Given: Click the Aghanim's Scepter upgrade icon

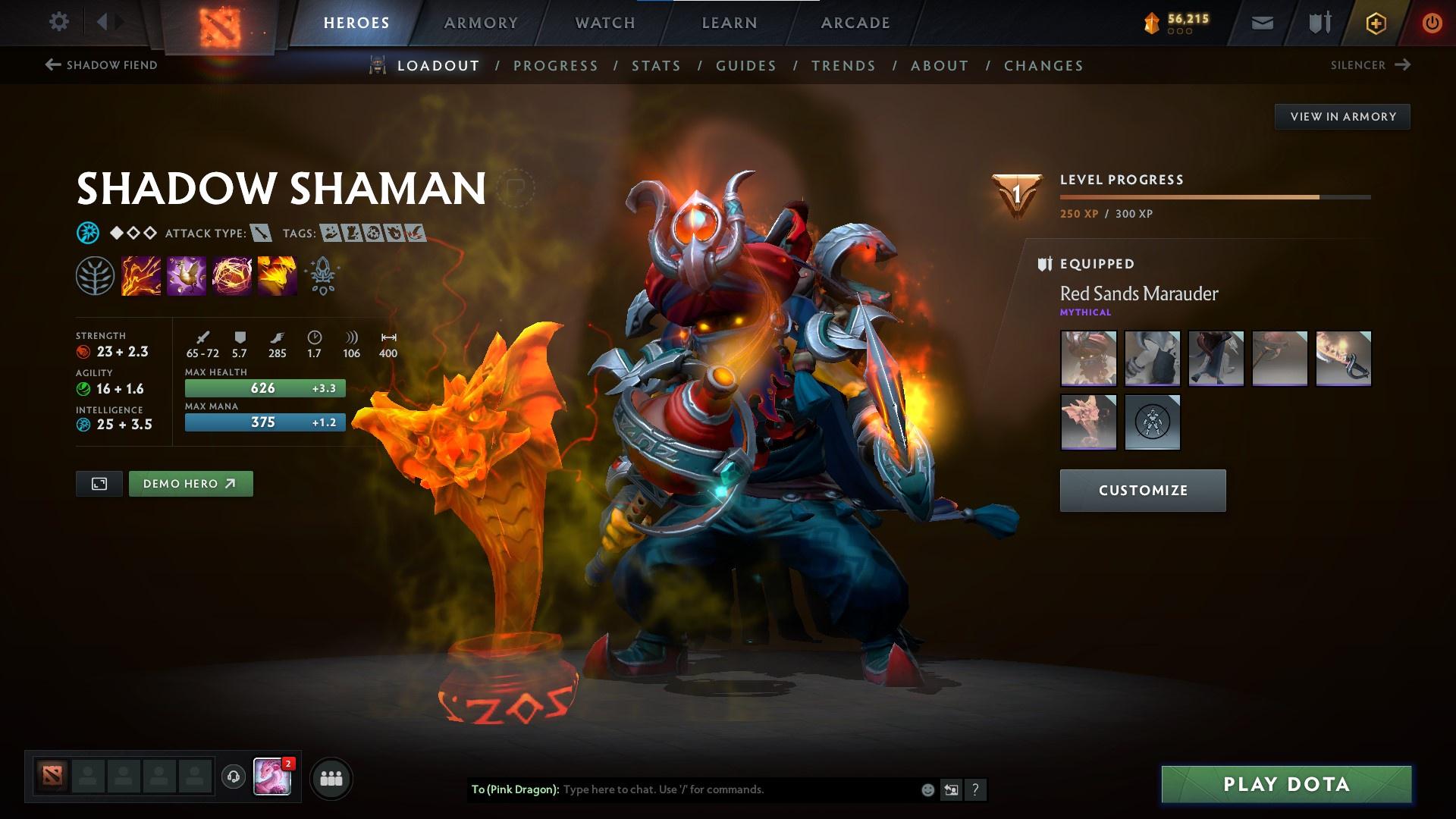Looking at the screenshot, I should coord(322,275).
